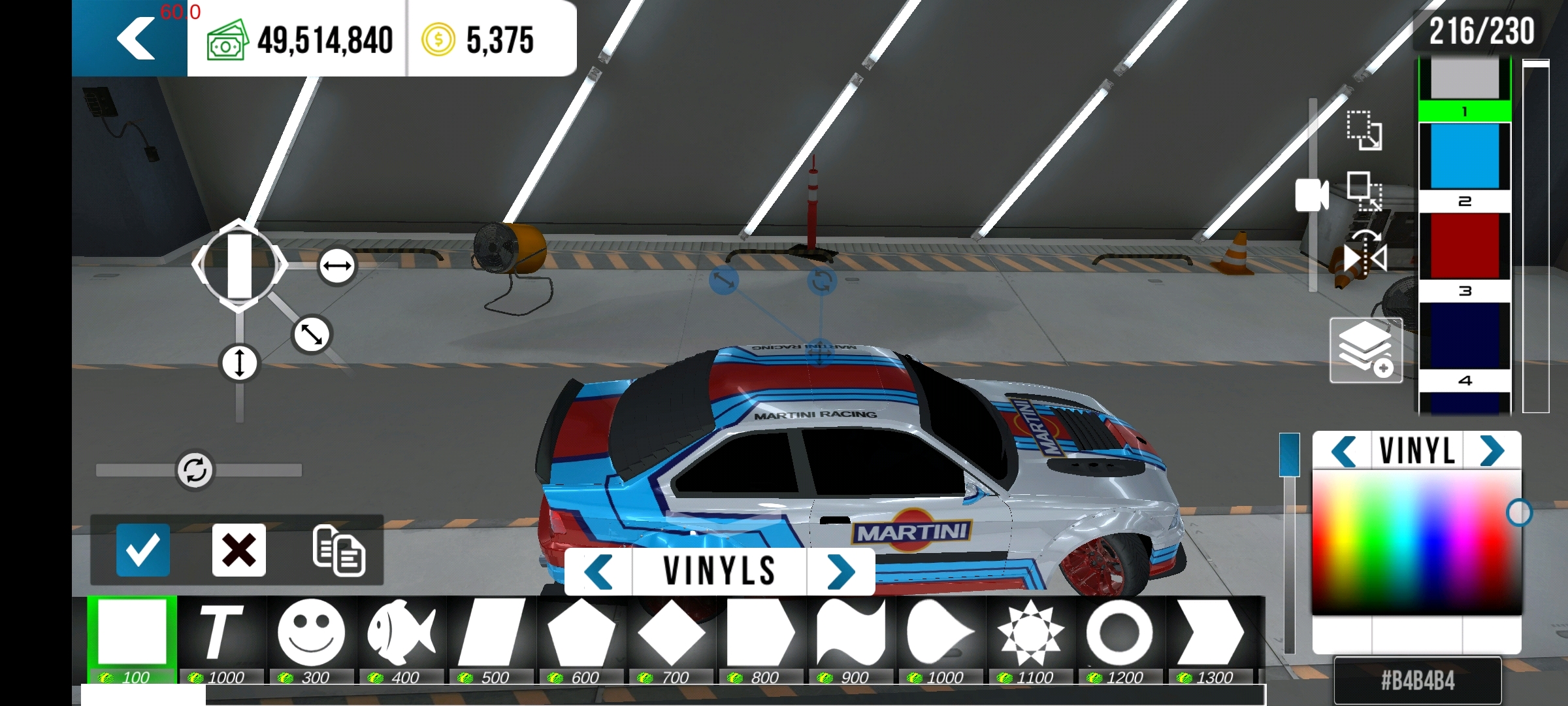Select the text T vinyl shape
This screenshot has height=706, width=1568.
[x=221, y=633]
